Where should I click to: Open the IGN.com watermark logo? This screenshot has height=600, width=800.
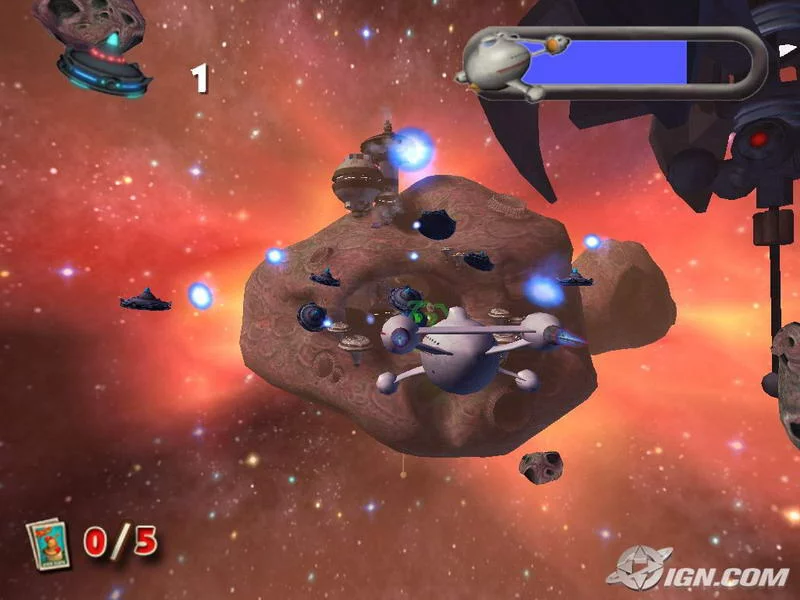pyautogui.click(x=698, y=568)
